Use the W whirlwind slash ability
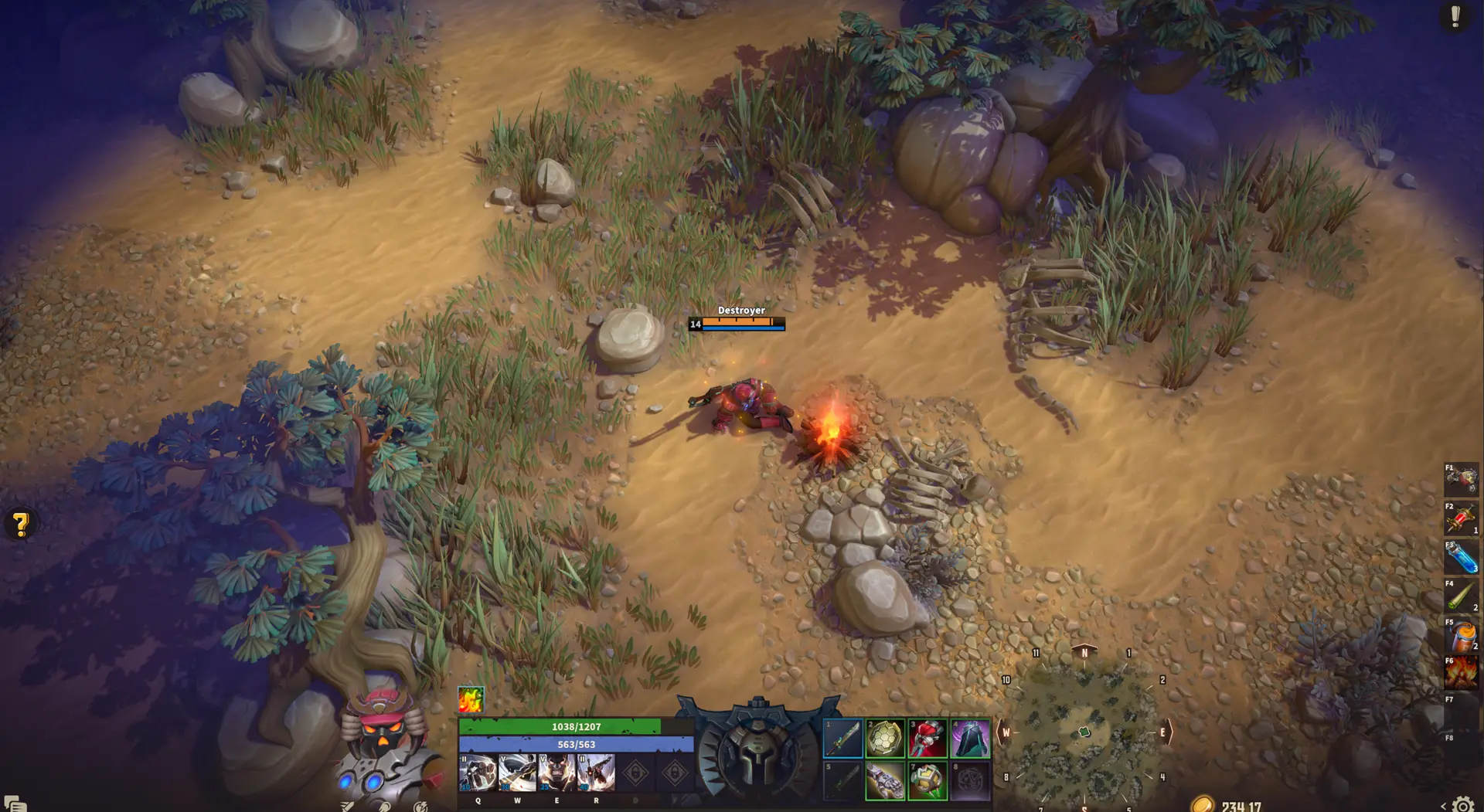Image resolution: width=1484 pixels, height=812 pixels. [x=517, y=773]
